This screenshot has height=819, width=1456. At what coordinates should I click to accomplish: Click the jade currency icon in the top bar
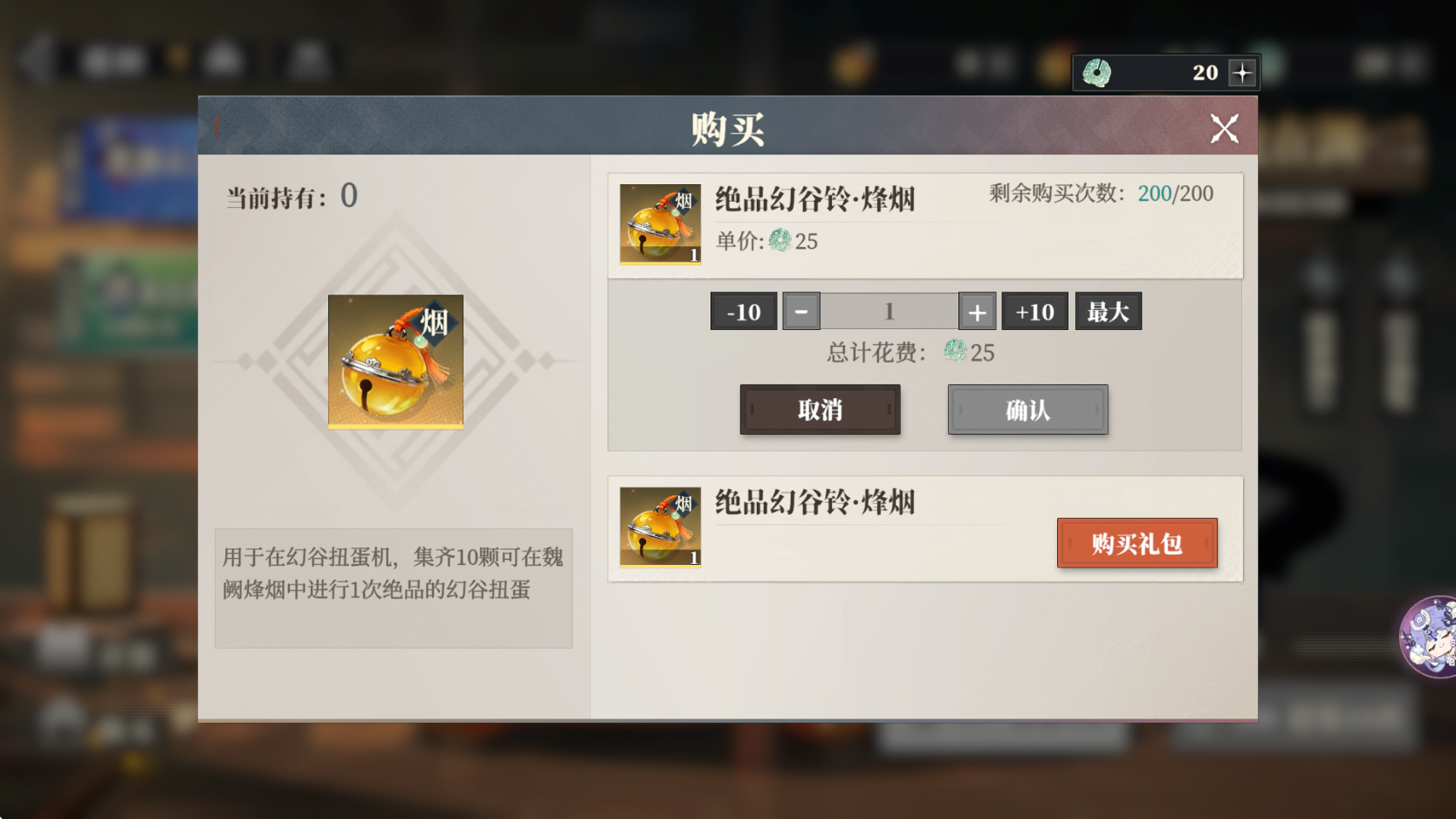tap(1098, 73)
